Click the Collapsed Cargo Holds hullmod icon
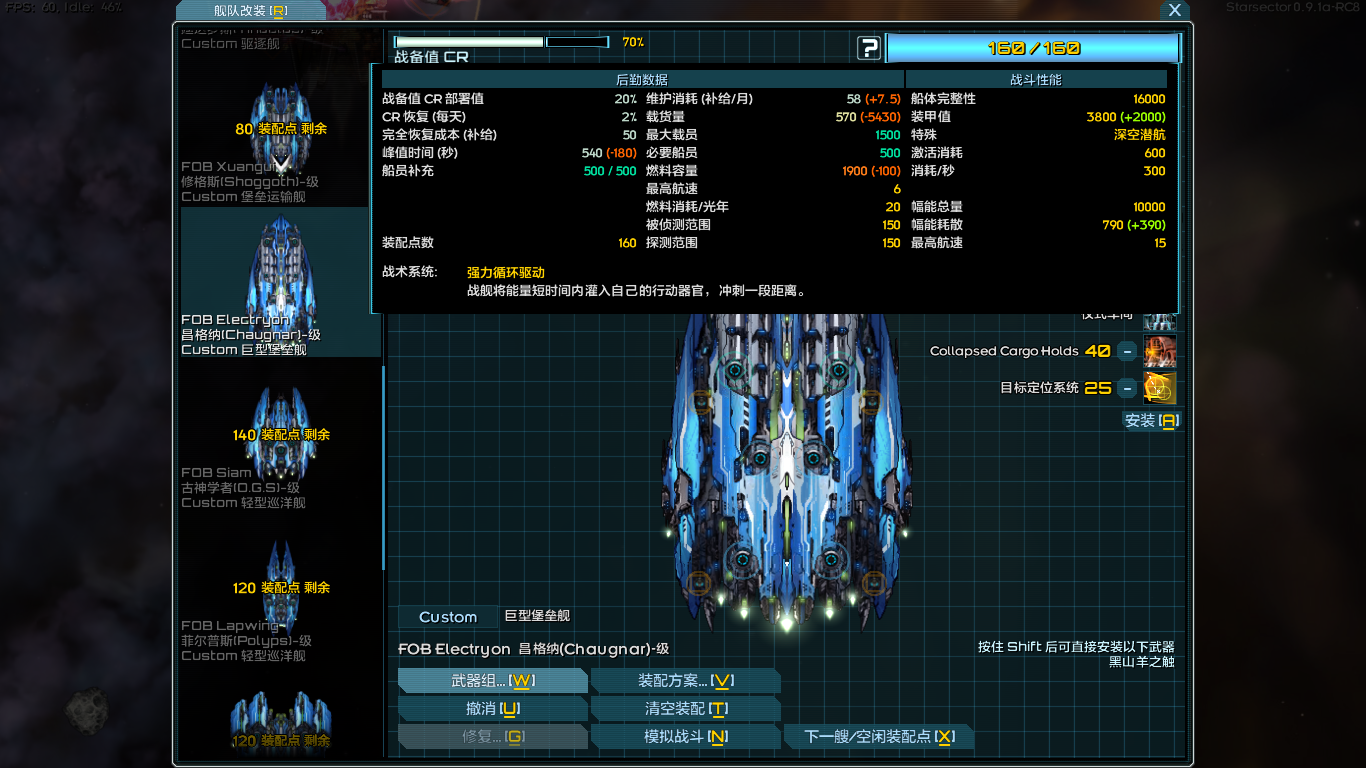Screen dimensions: 1366x768 click(1159, 352)
